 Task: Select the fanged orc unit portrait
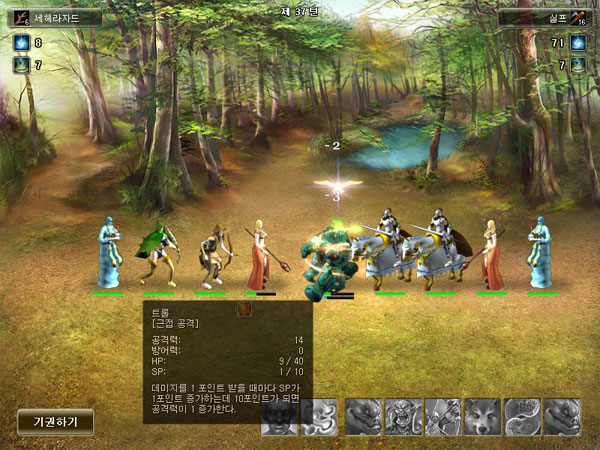point(403,416)
